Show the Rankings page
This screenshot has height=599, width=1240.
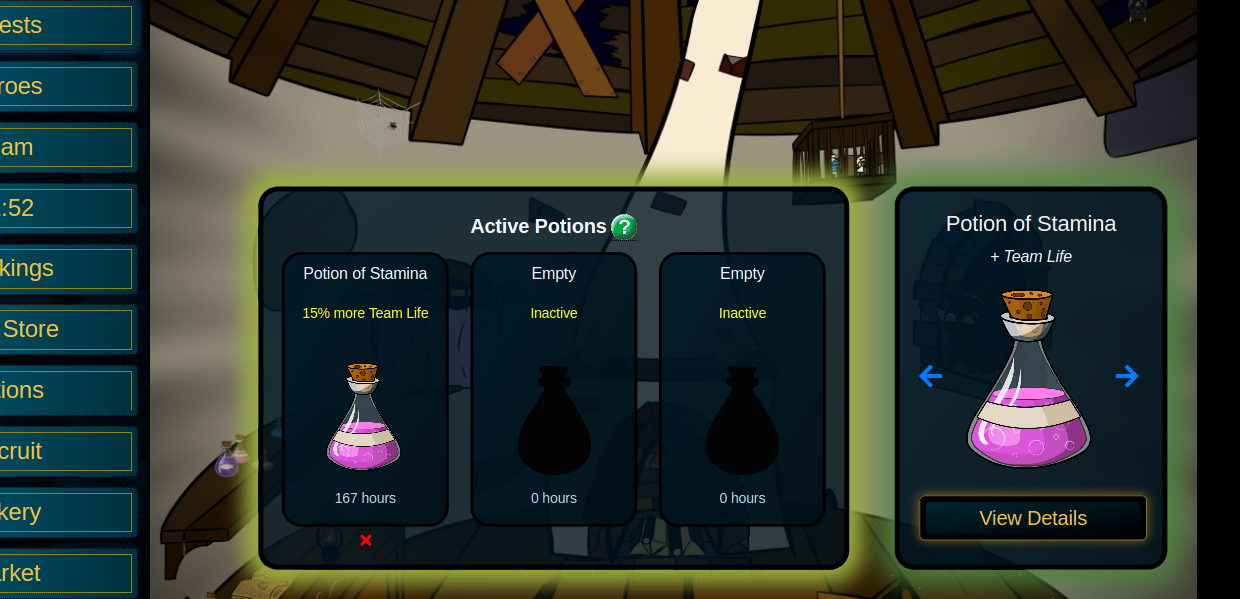pos(65,268)
